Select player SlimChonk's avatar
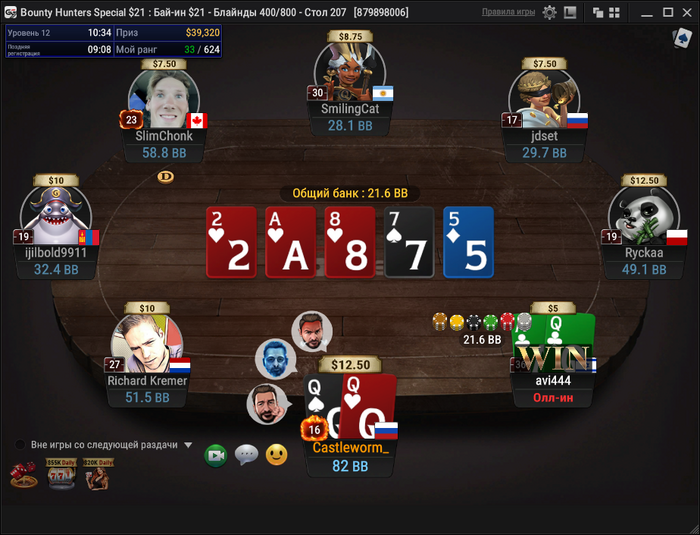Image resolution: width=700 pixels, height=535 pixels. point(166,99)
